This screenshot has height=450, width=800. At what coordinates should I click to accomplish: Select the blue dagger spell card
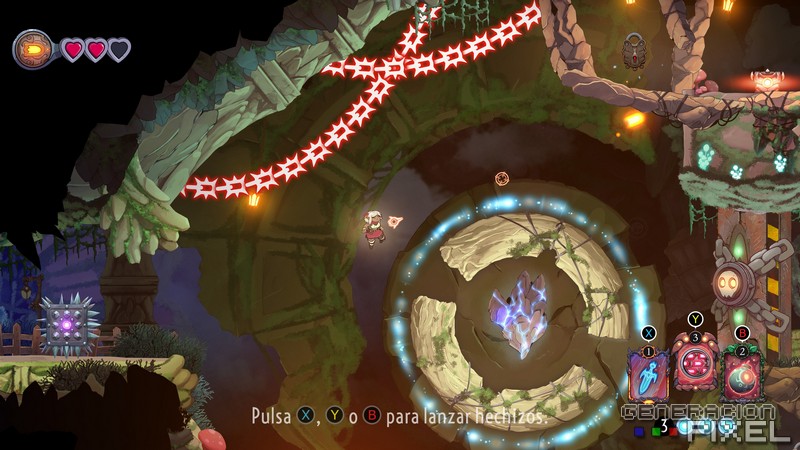pos(649,374)
